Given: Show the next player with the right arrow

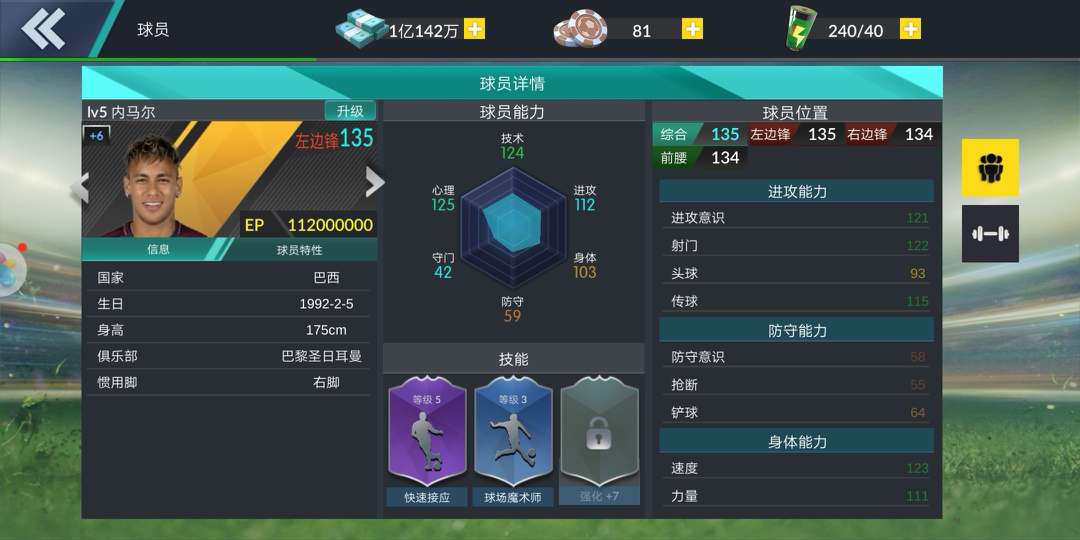Looking at the screenshot, I should [374, 182].
